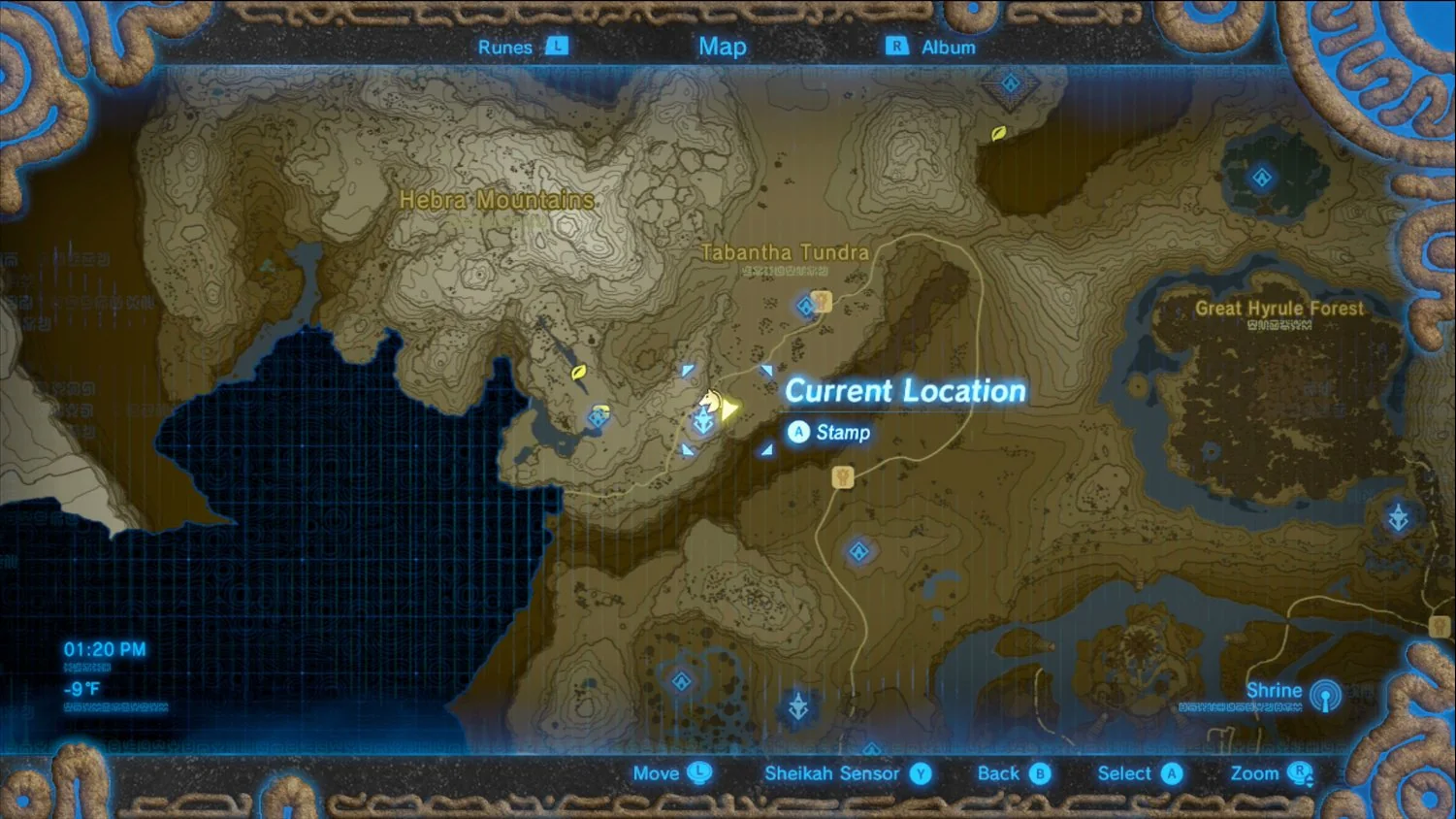The image size is (1456, 819).
Task: Select the diamond marker at the top of map
Action: [1009, 84]
